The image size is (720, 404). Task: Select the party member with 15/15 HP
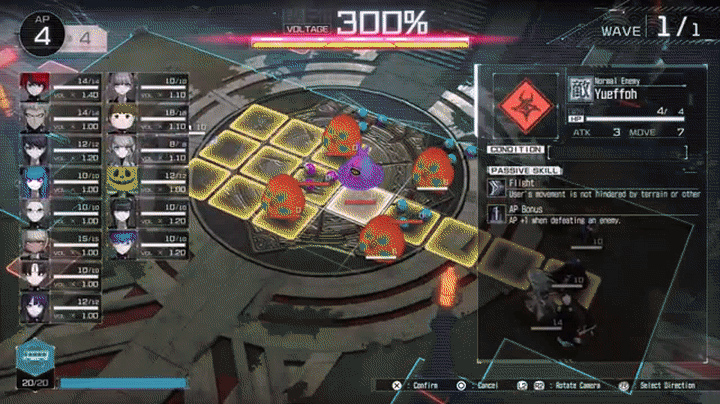[x=34, y=240]
